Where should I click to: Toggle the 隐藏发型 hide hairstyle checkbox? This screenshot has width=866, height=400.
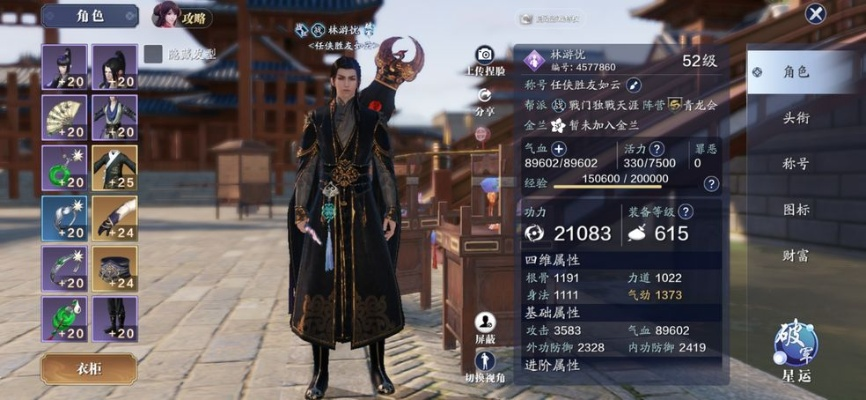click(153, 54)
